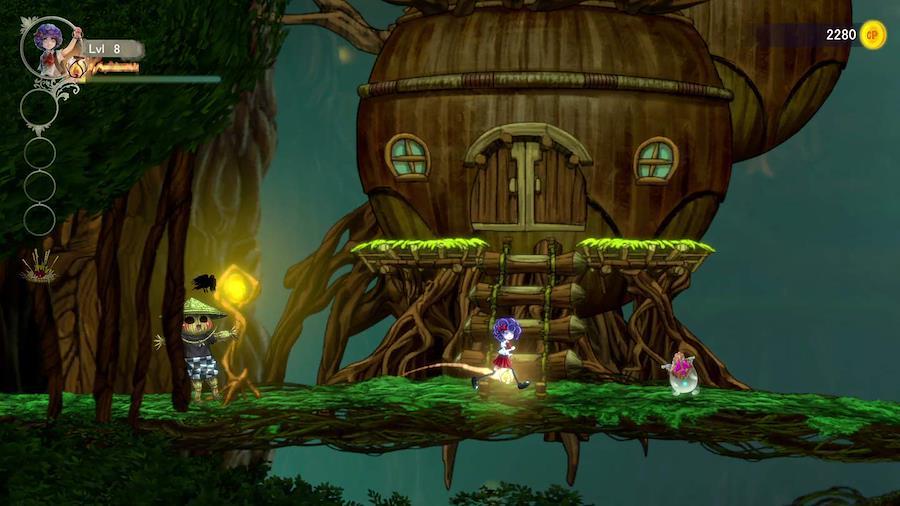
Task: Click the purple-haired character portrait
Action: pos(47,46)
